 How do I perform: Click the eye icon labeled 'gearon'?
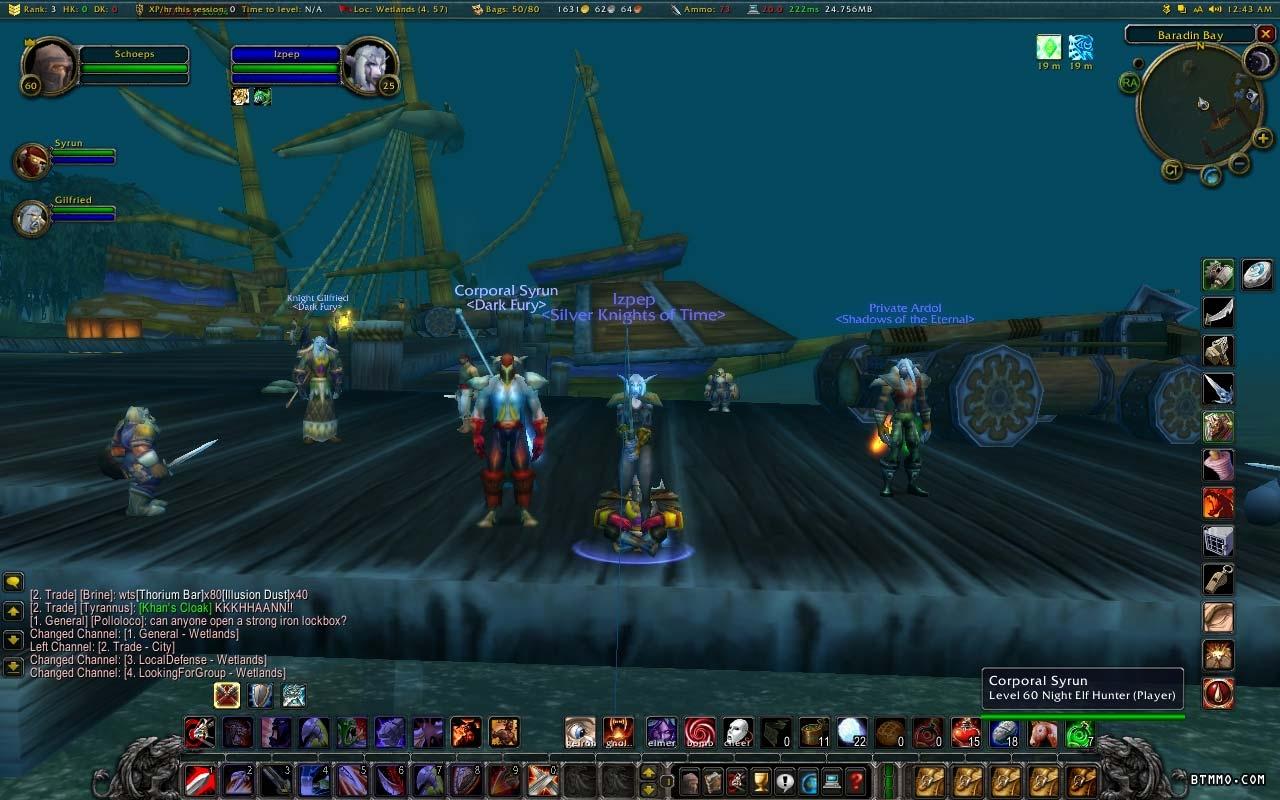click(x=580, y=732)
